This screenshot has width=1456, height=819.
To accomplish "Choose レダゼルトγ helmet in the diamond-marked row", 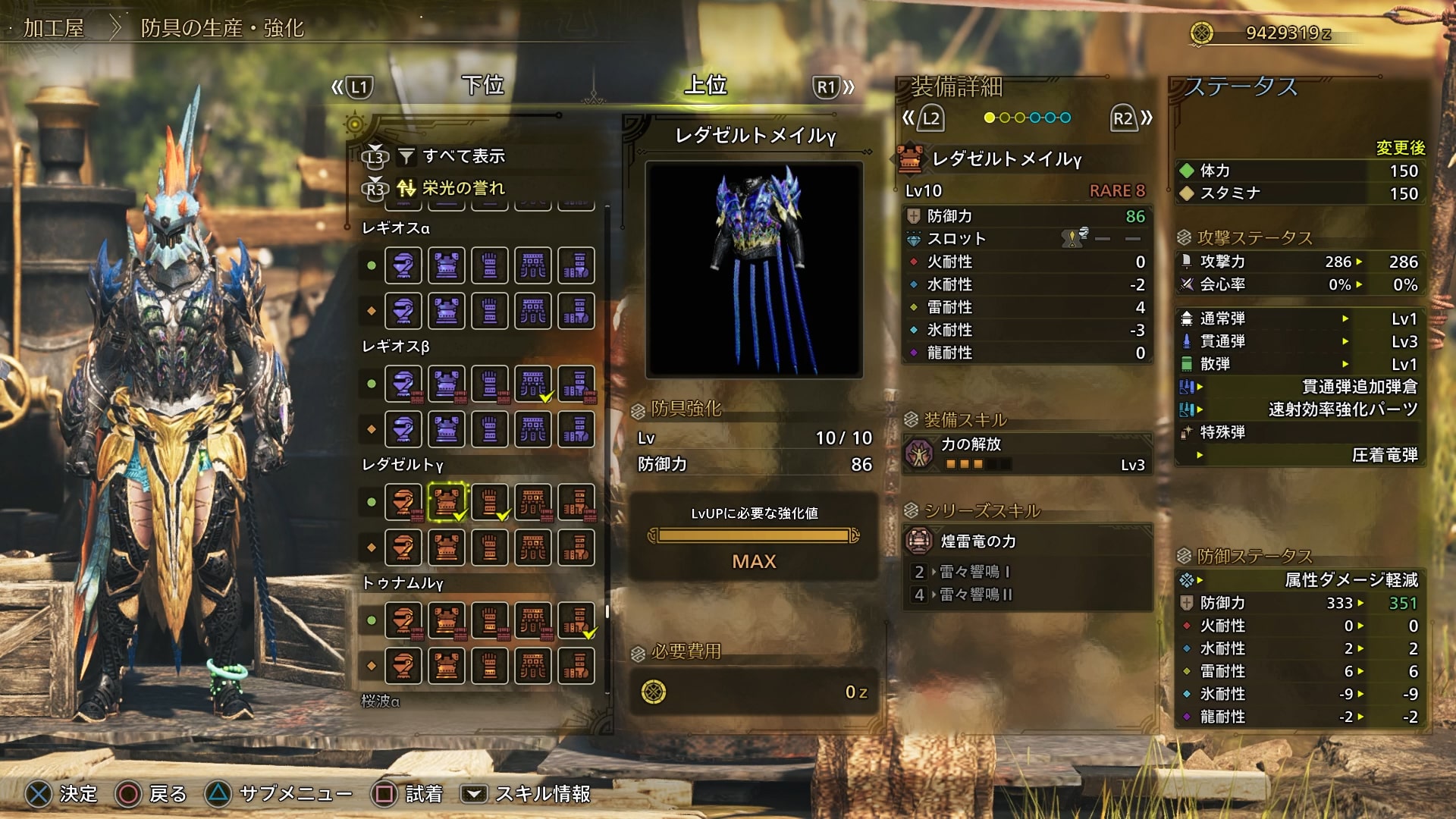I will coord(403,548).
